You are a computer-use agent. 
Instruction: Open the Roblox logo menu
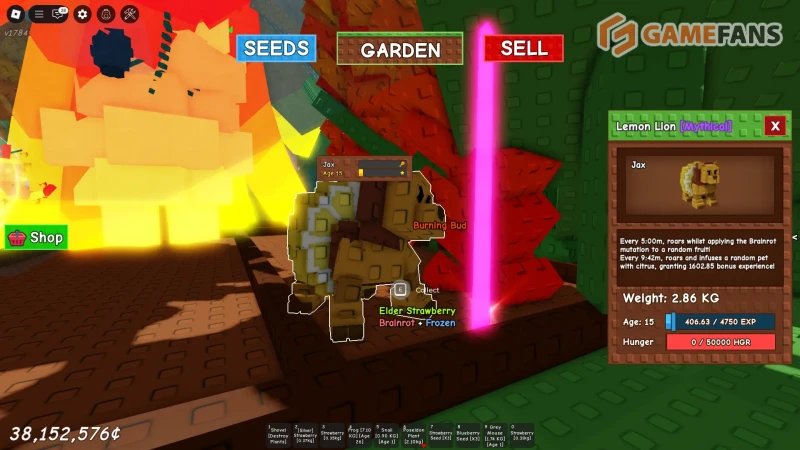point(13,14)
